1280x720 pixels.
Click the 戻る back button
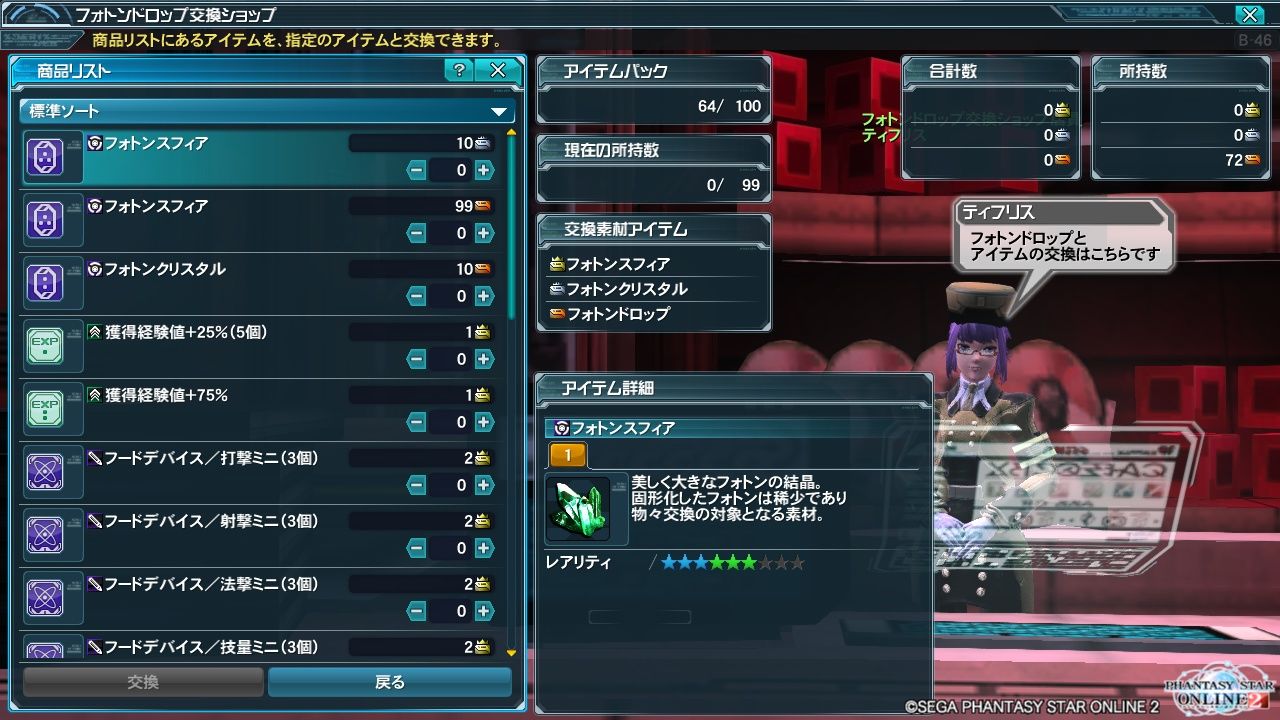[x=390, y=682]
